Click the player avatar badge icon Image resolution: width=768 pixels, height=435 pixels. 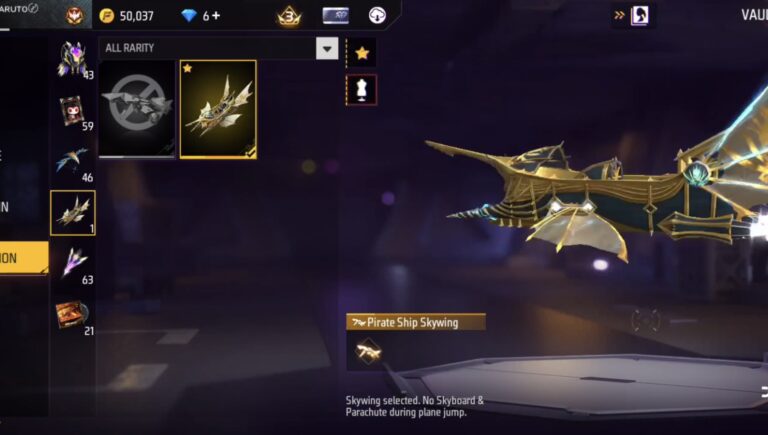[x=74, y=16]
